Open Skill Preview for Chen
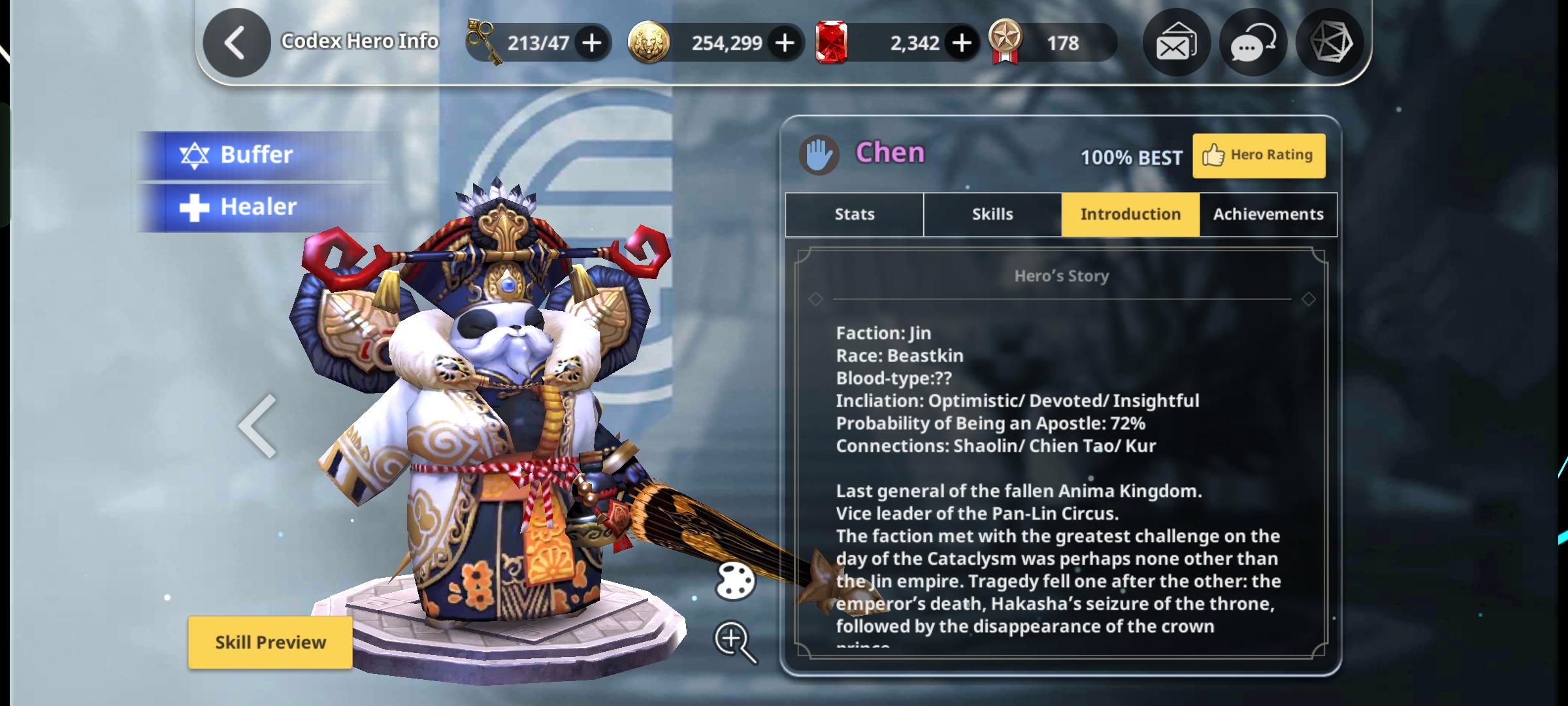 click(270, 643)
